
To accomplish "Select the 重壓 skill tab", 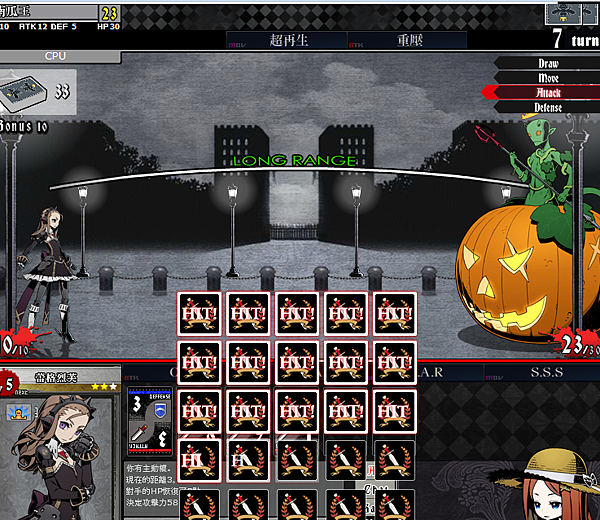I will [x=406, y=41].
